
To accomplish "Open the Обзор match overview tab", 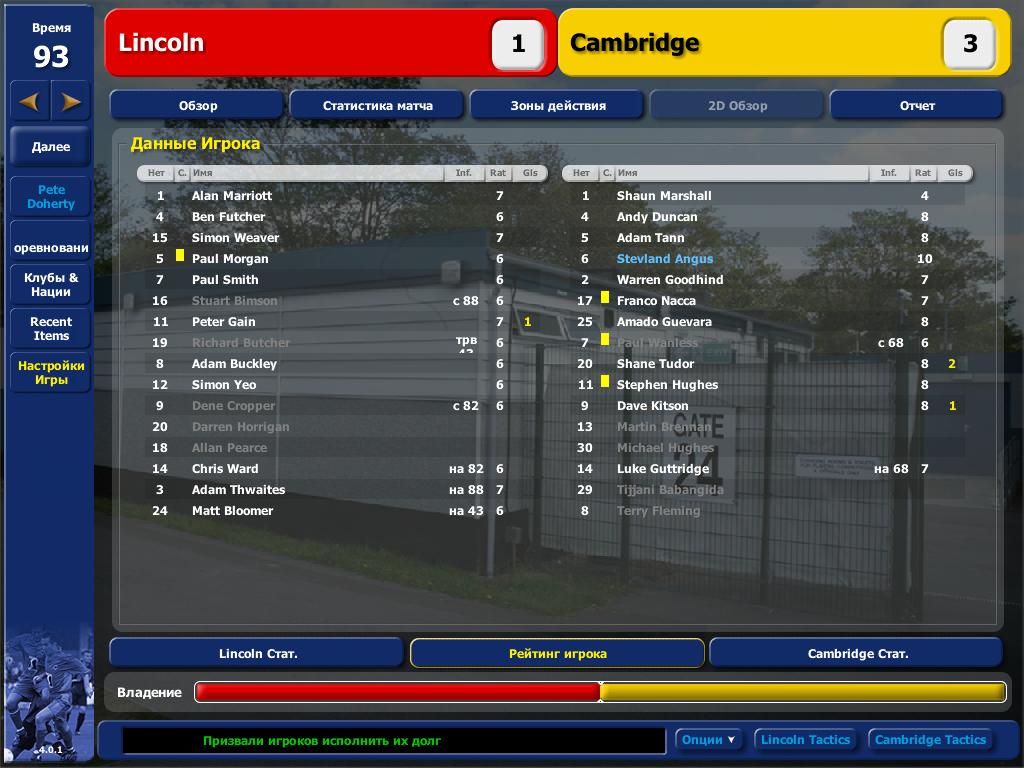I will point(198,105).
